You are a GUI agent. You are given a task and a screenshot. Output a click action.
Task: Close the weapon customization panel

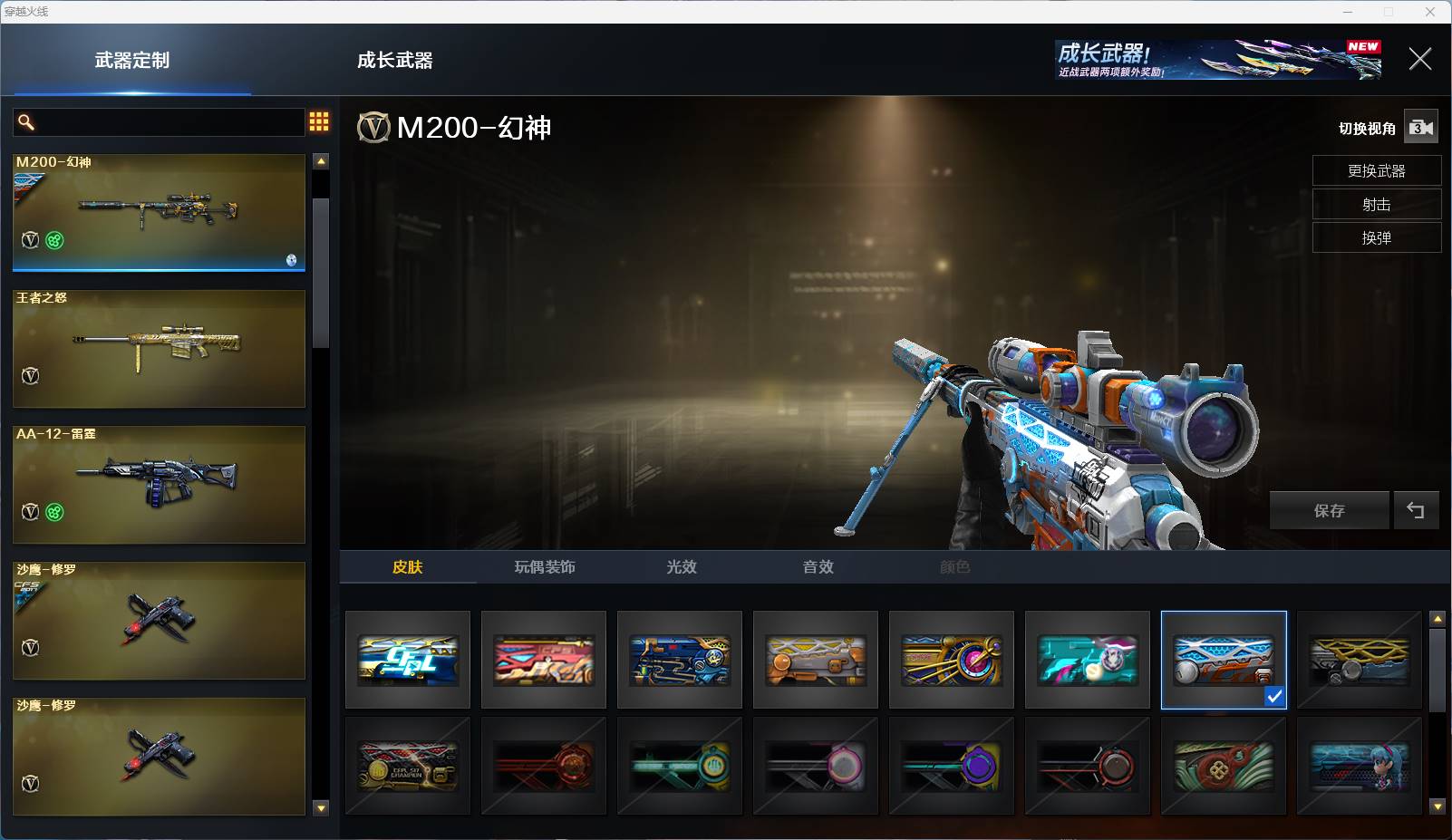click(1419, 60)
